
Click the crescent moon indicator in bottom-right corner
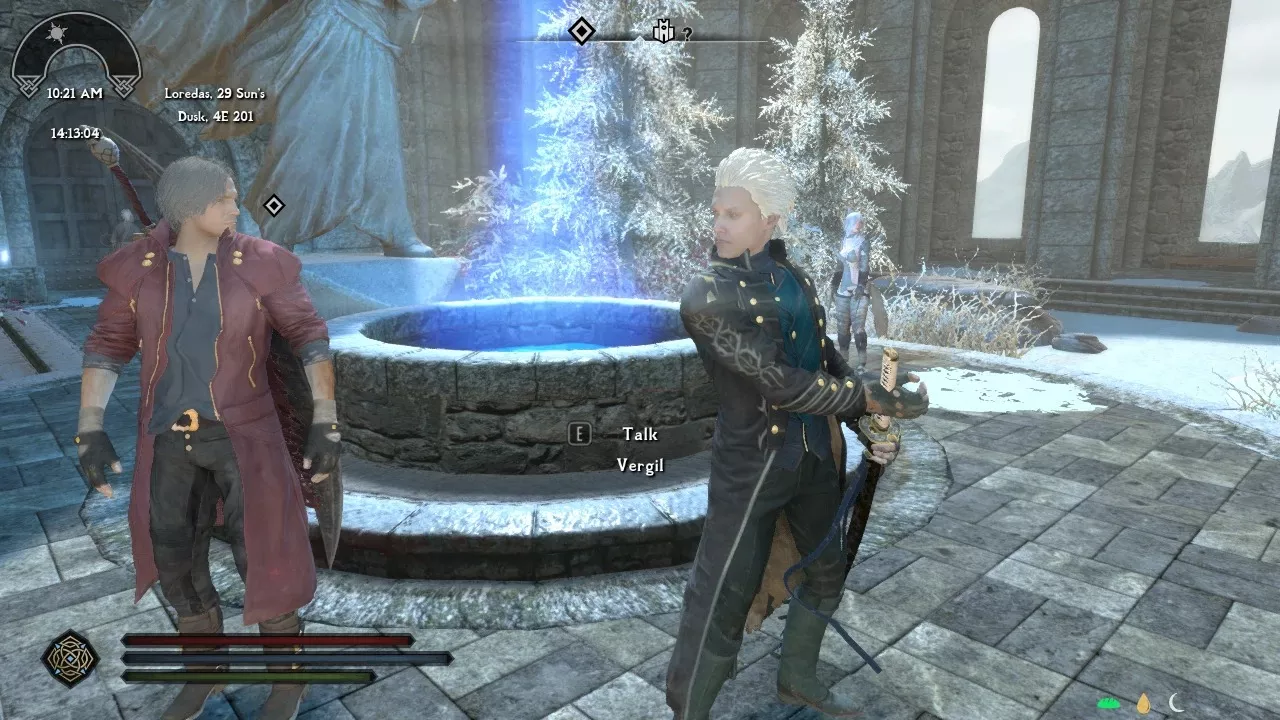tap(1176, 703)
